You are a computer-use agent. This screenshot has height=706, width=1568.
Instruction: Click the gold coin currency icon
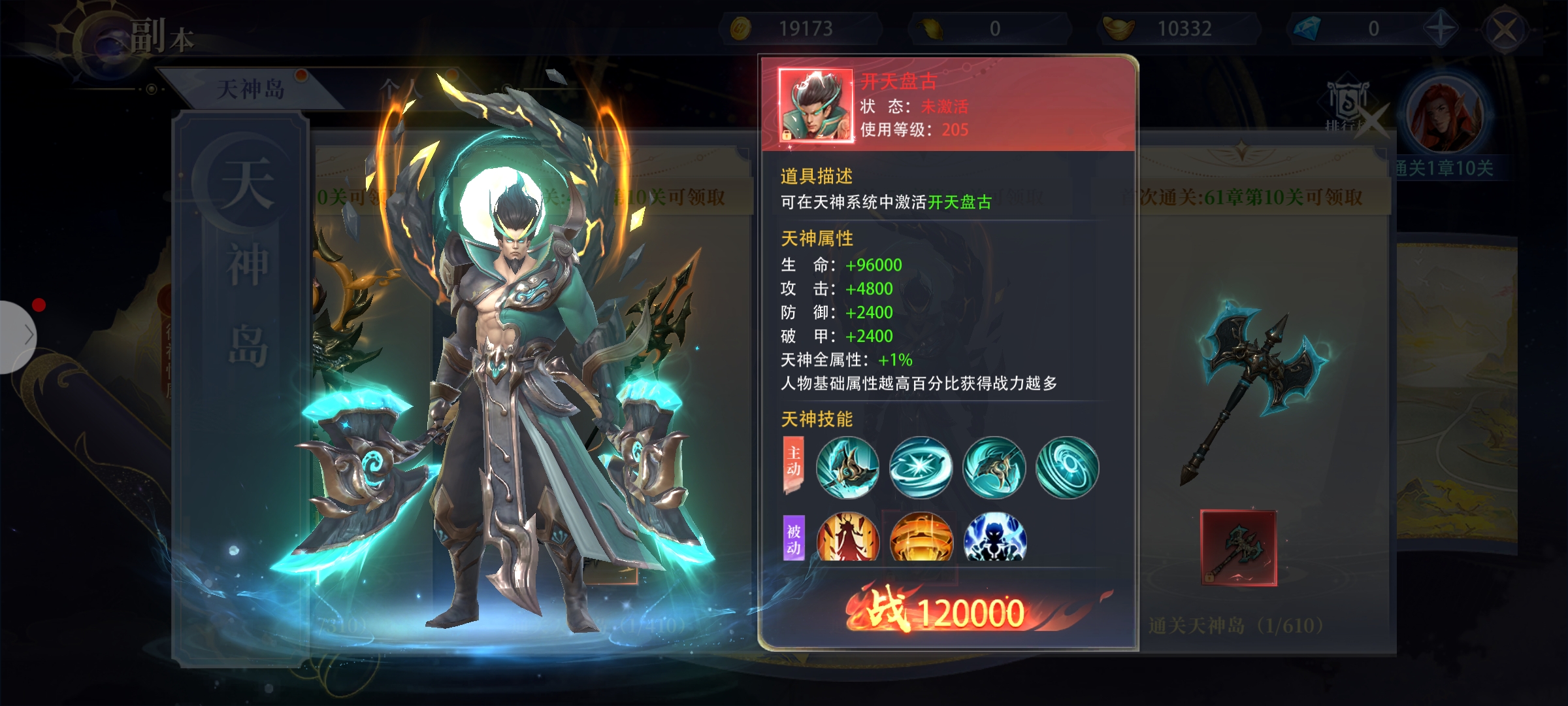coord(740,29)
